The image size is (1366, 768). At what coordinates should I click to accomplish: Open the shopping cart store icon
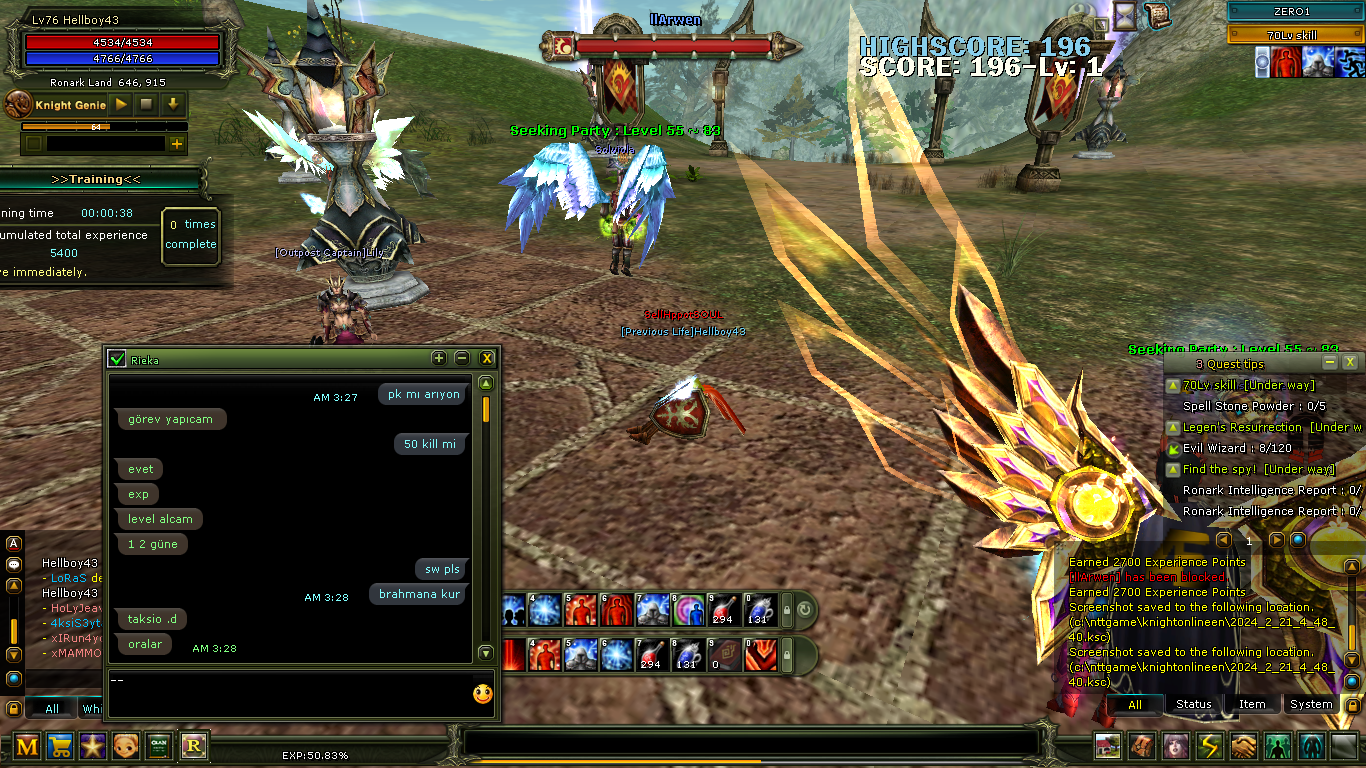click(x=61, y=746)
